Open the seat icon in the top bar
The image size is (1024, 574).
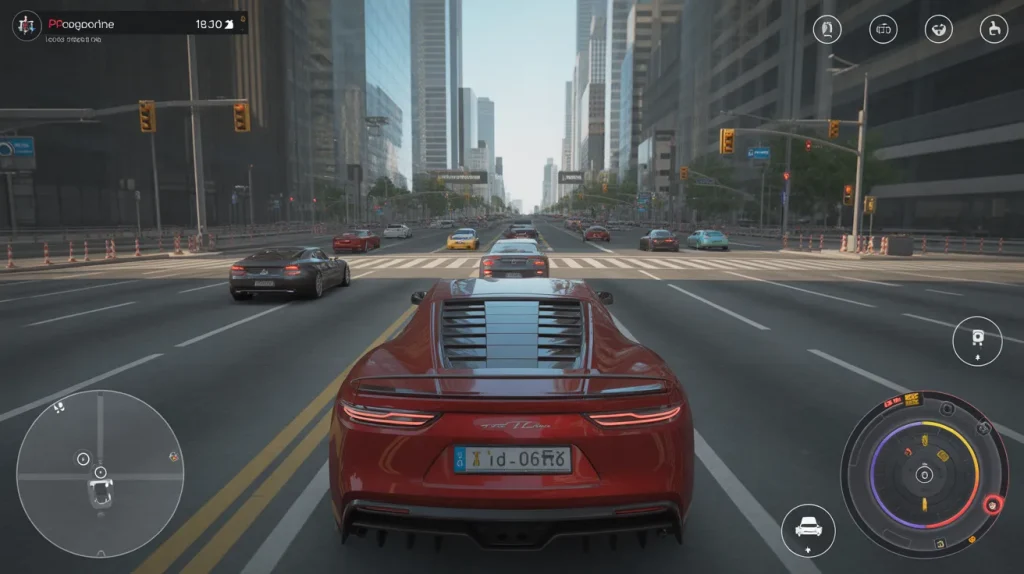point(994,29)
